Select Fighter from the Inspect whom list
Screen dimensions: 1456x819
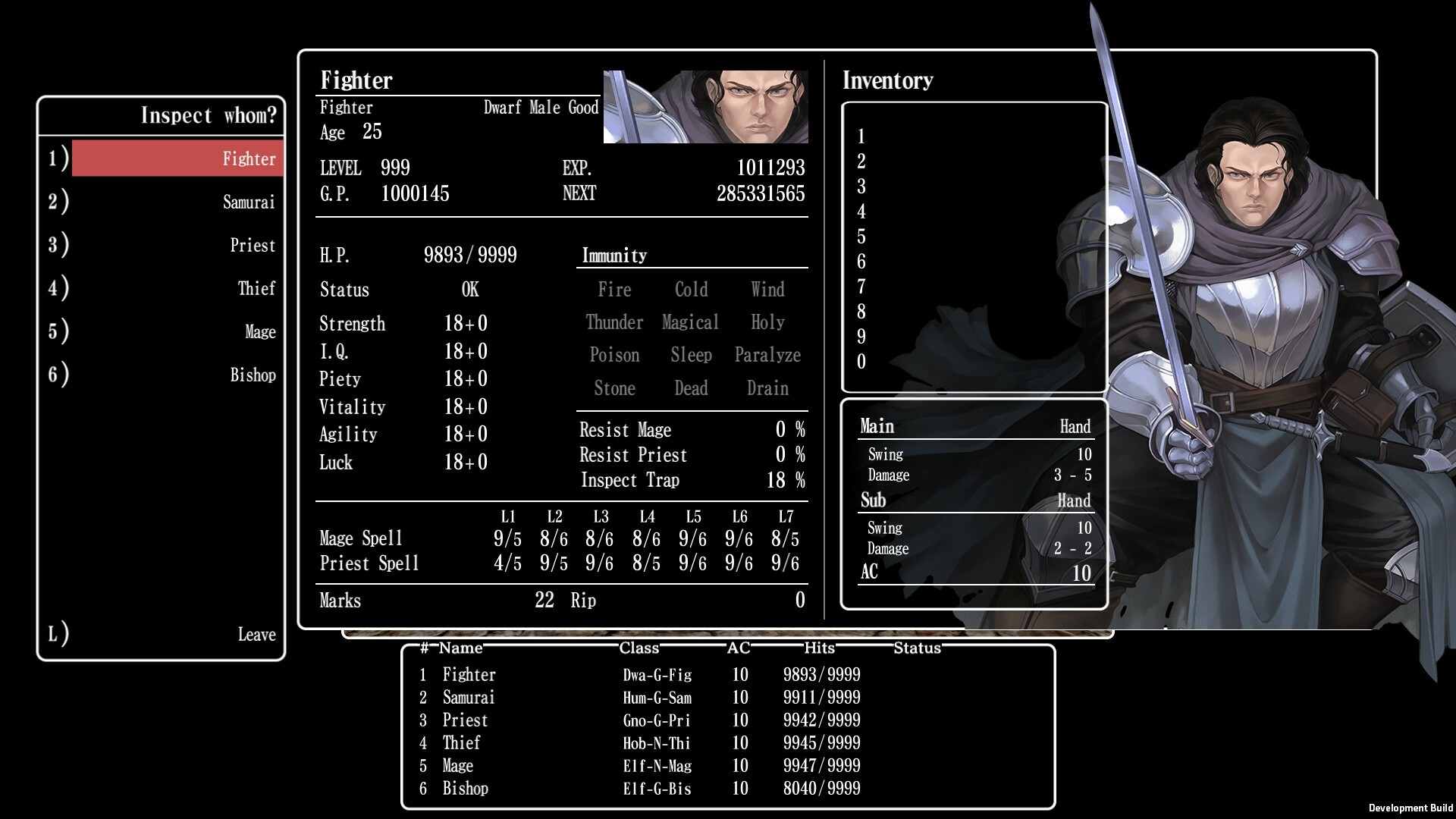pyautogui.click(x=176, y=158)
